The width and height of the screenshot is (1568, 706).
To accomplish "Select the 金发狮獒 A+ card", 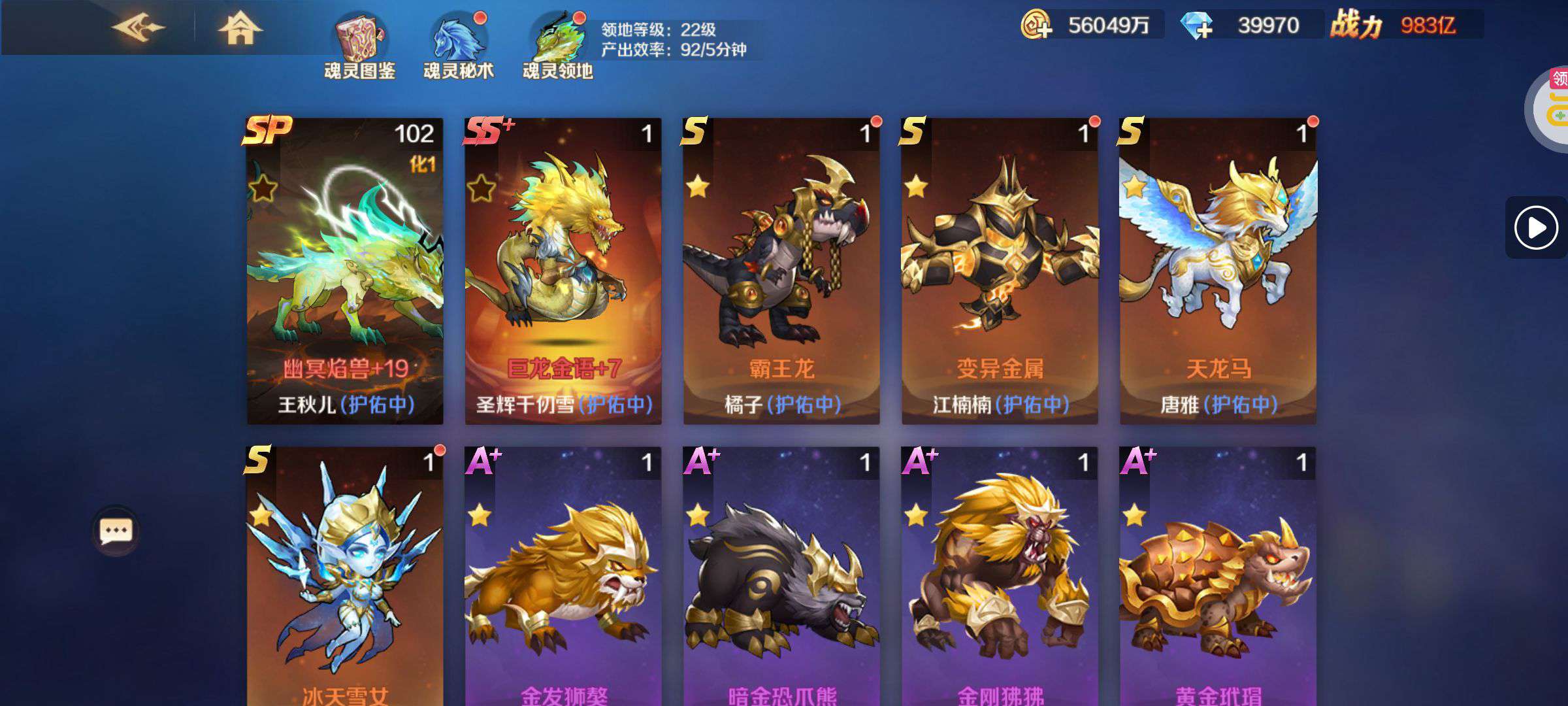I will 563,575.
